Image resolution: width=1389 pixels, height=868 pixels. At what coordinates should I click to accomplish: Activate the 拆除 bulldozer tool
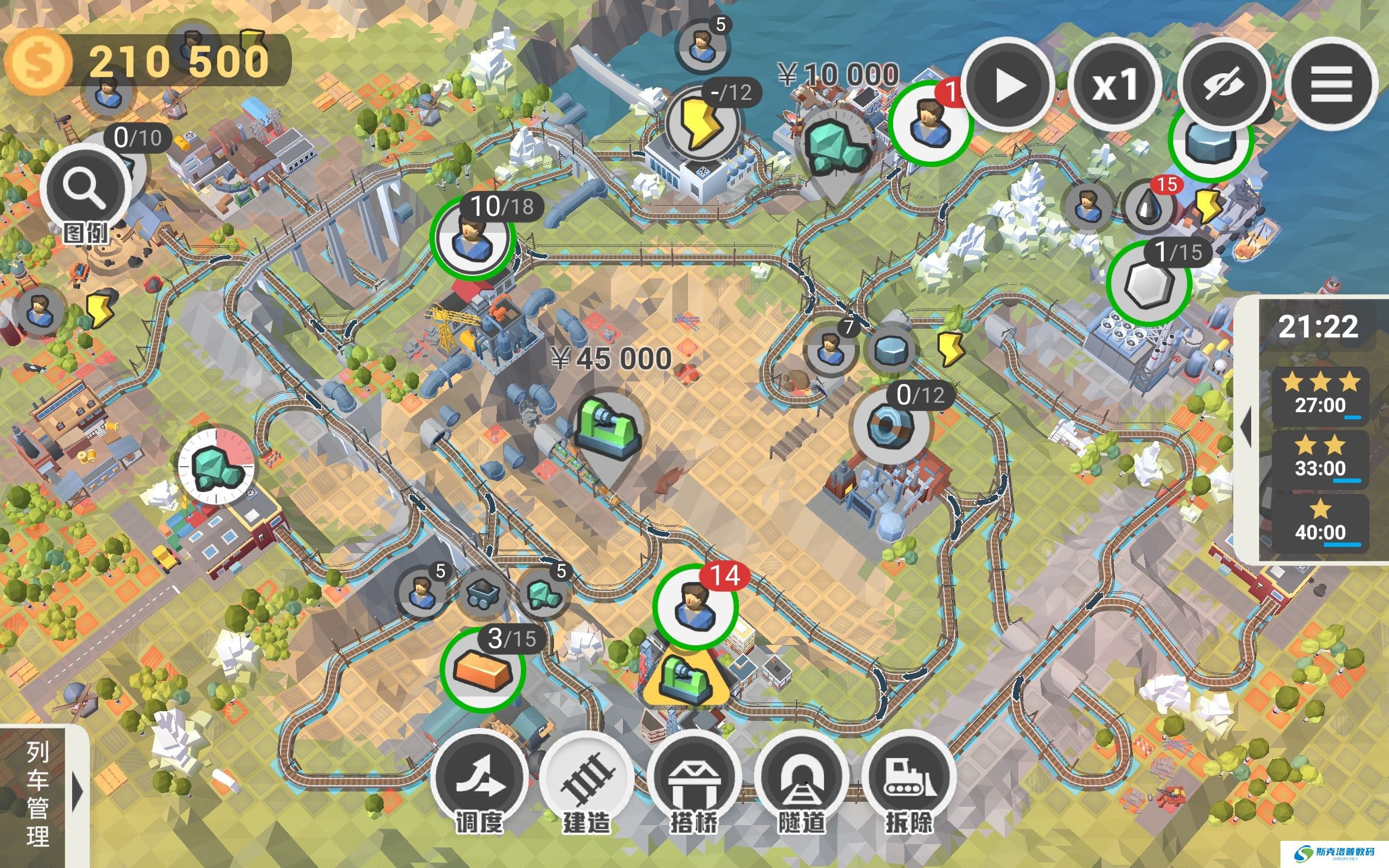(x=909, y=781)
